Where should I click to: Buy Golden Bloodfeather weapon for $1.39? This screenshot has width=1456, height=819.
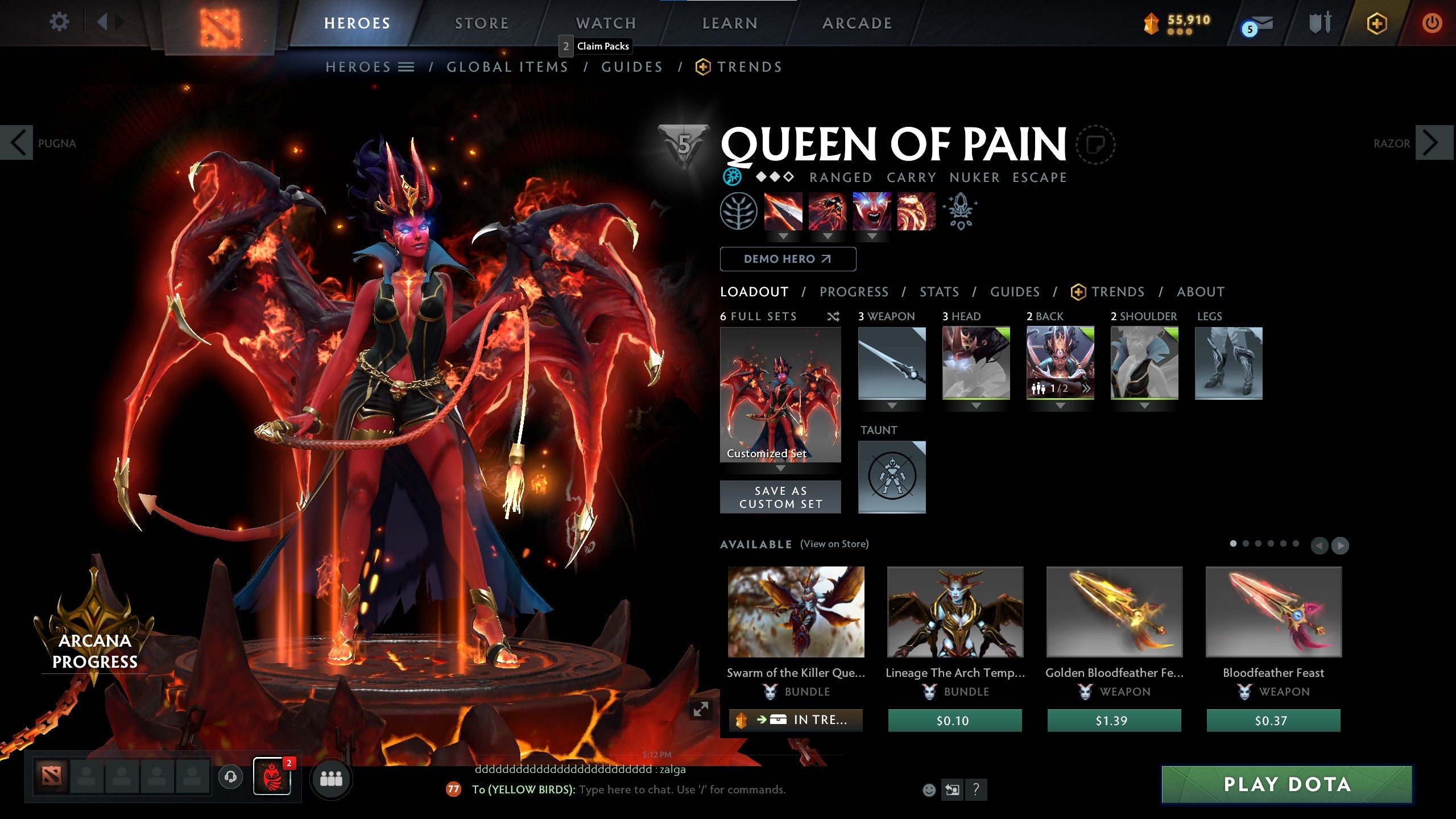(x=1114, y=721)
